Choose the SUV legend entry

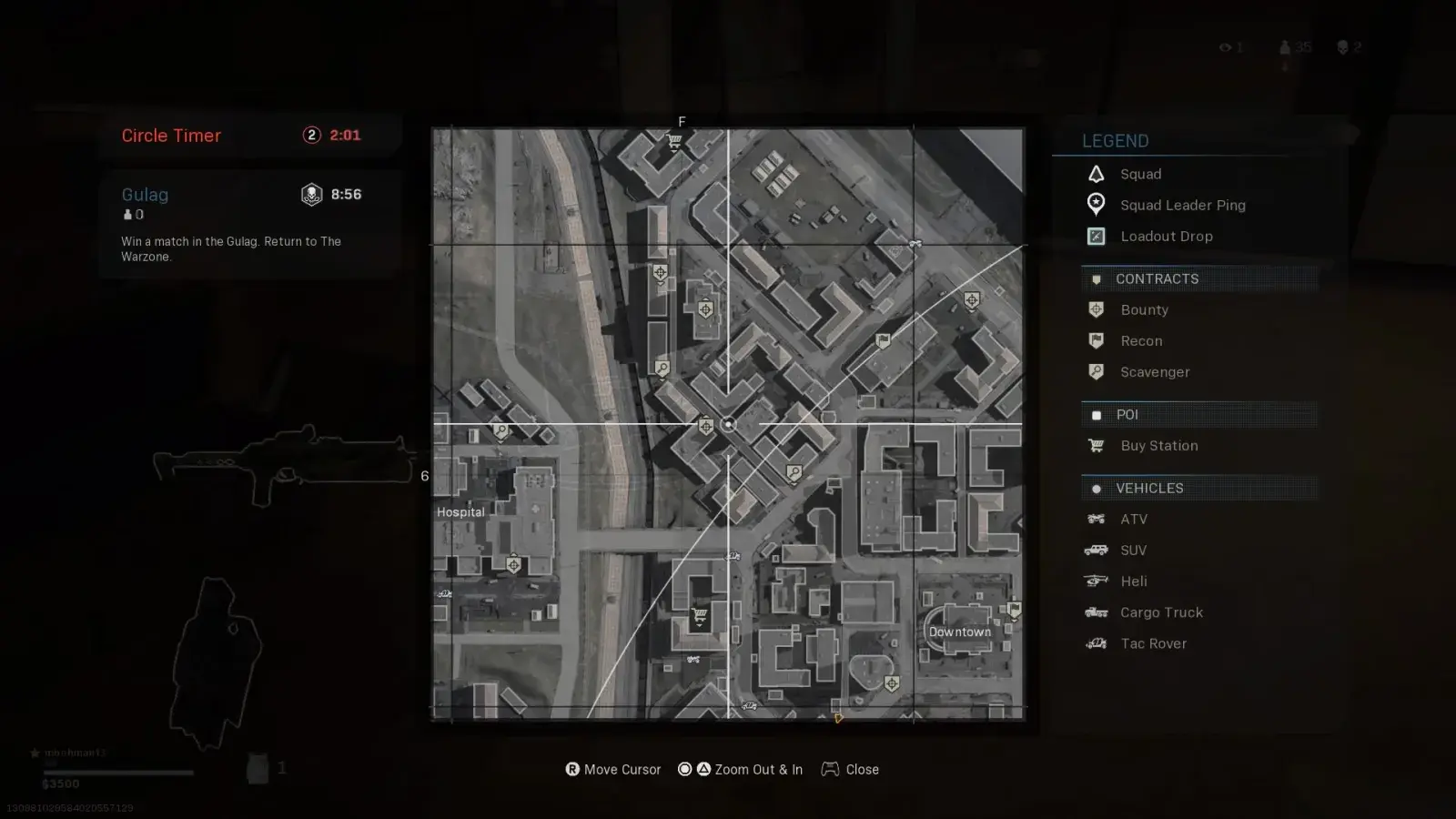click(x=1133, y=550)
